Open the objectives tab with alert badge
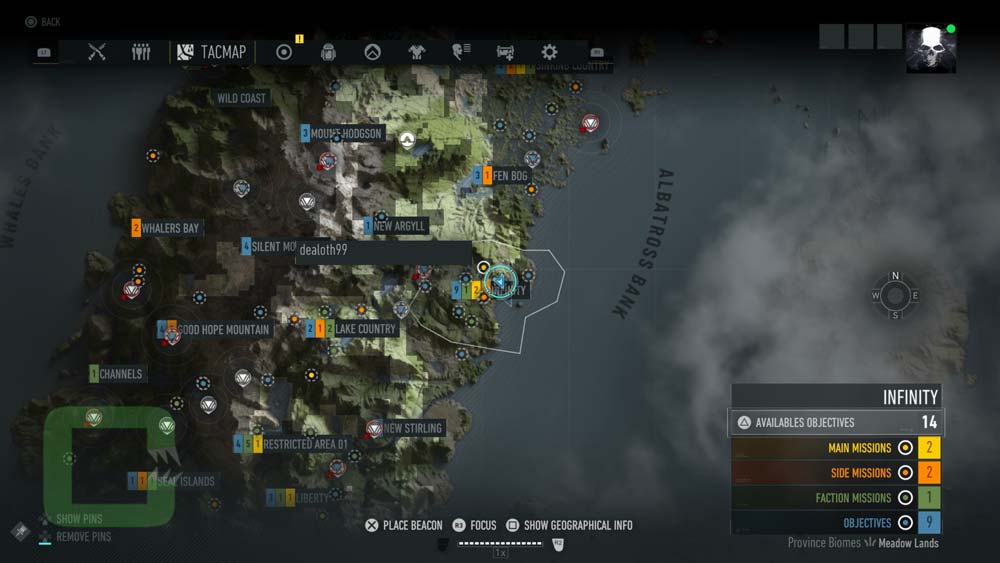 tap(284, 52)
